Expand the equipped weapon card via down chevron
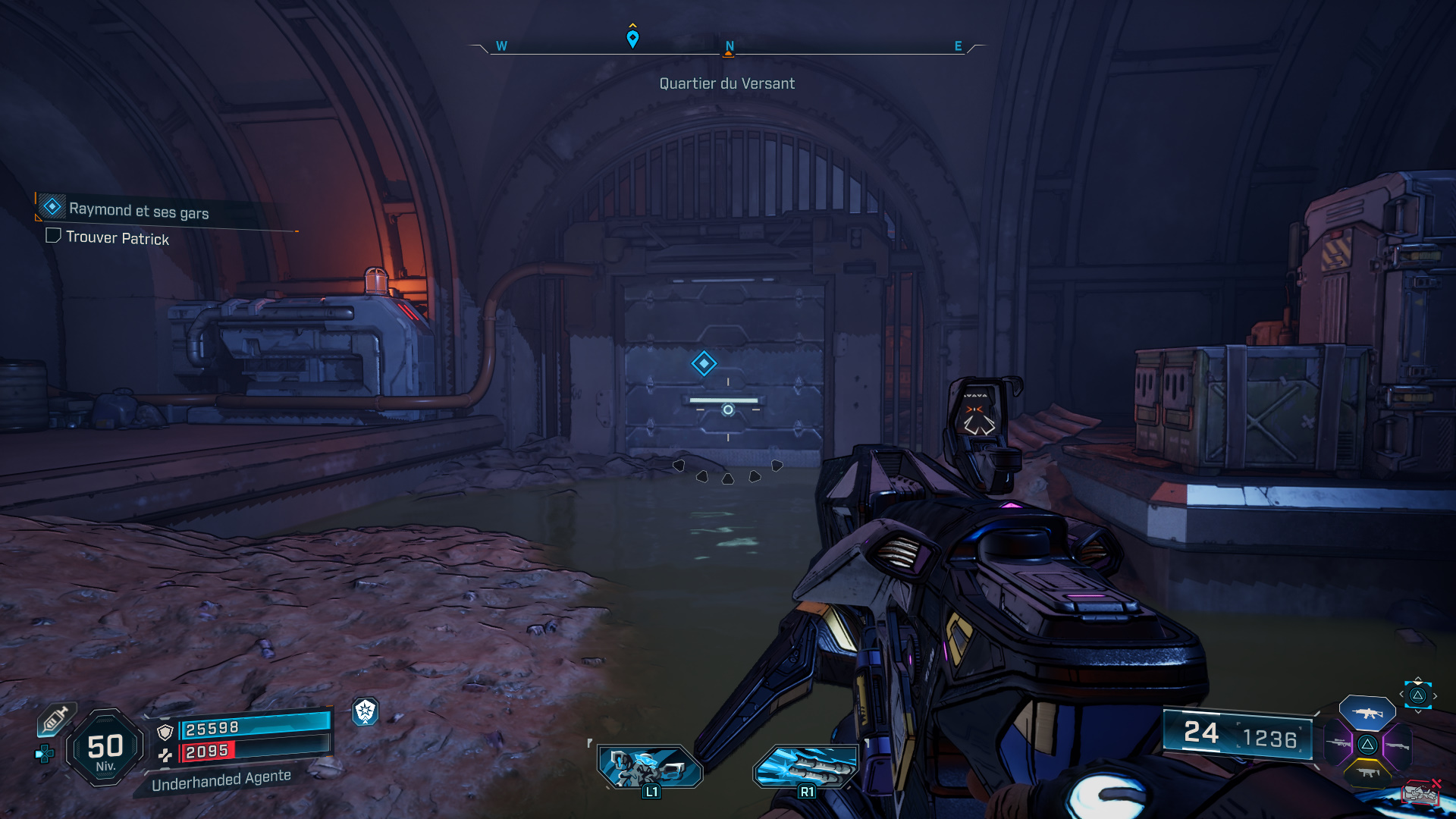Screen dimensions: 1456x819 pyautogui.click(x=1417, y=711)
